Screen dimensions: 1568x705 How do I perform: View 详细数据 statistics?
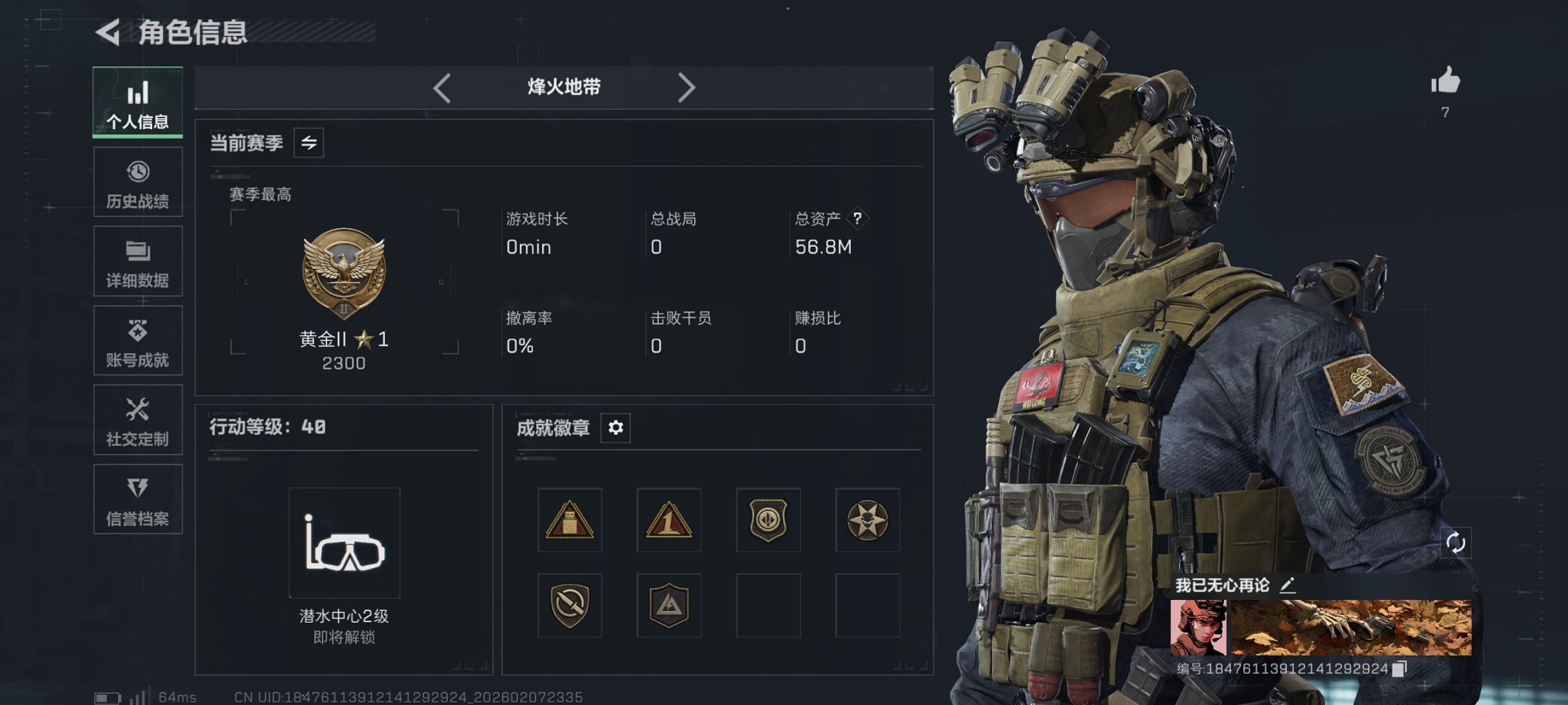[x=137, y=261]
